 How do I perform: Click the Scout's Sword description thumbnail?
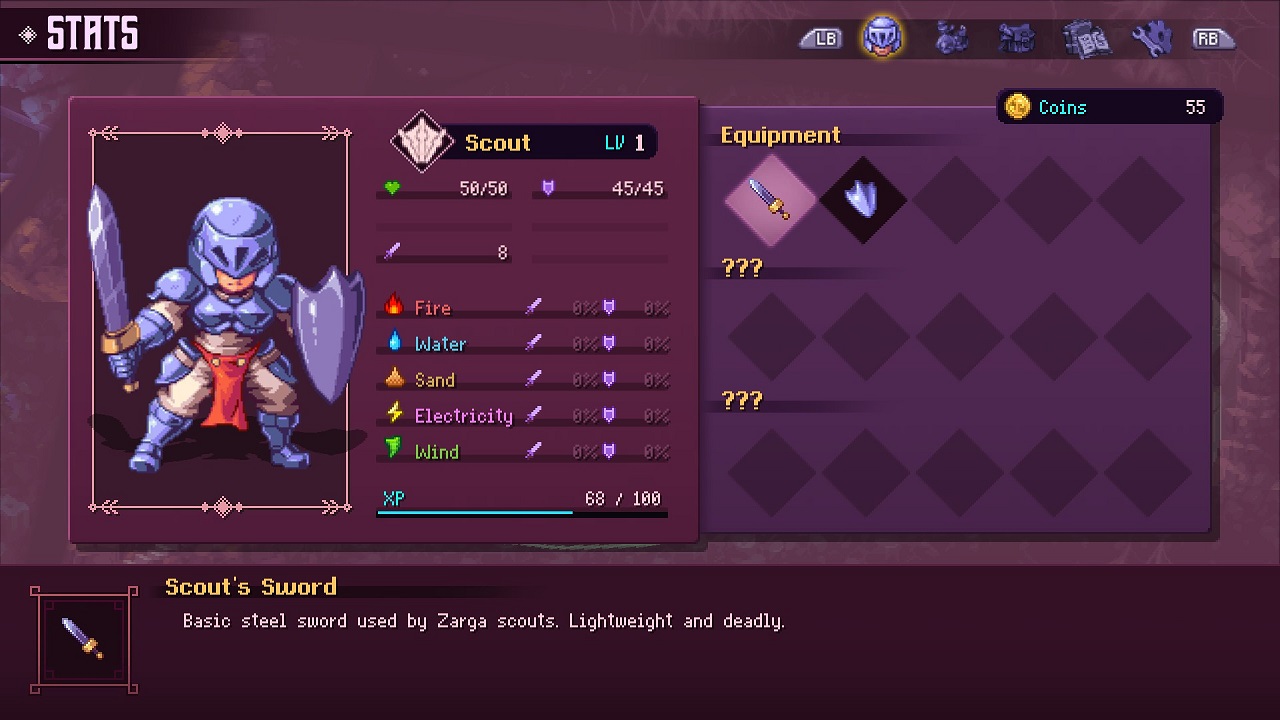[x=85, y=641]
